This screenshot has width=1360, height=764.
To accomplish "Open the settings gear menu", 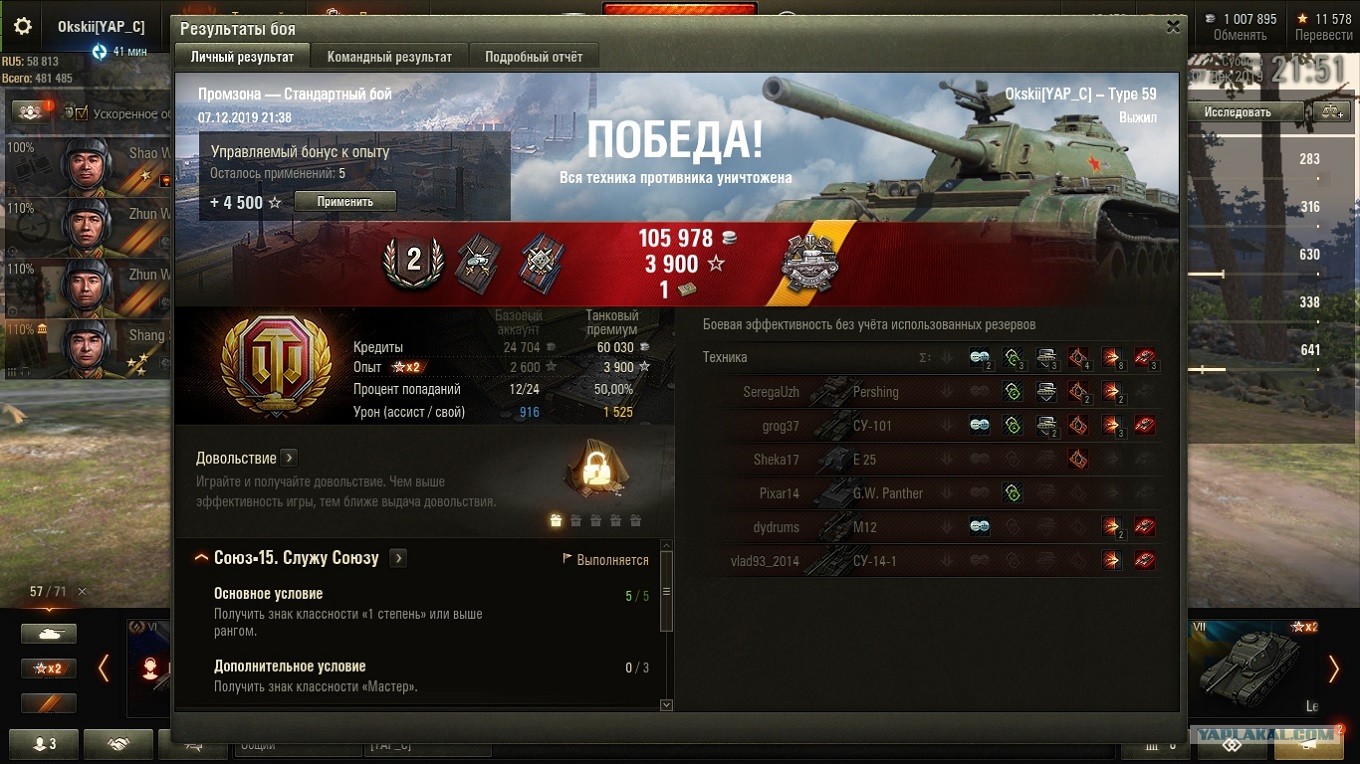I will point(22,27).
